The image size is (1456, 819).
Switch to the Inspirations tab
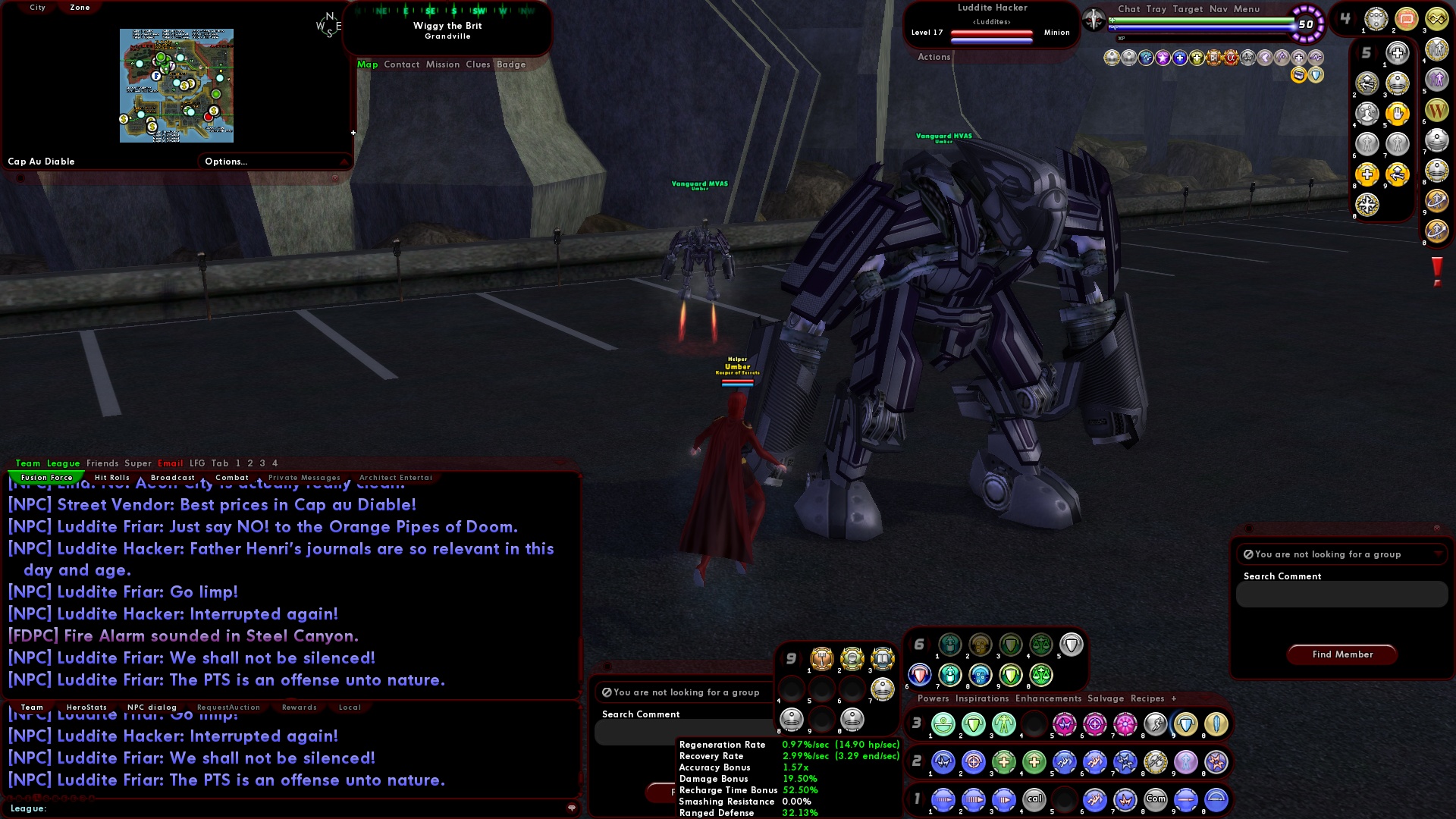pyautogui.click(x=983, y=698)
